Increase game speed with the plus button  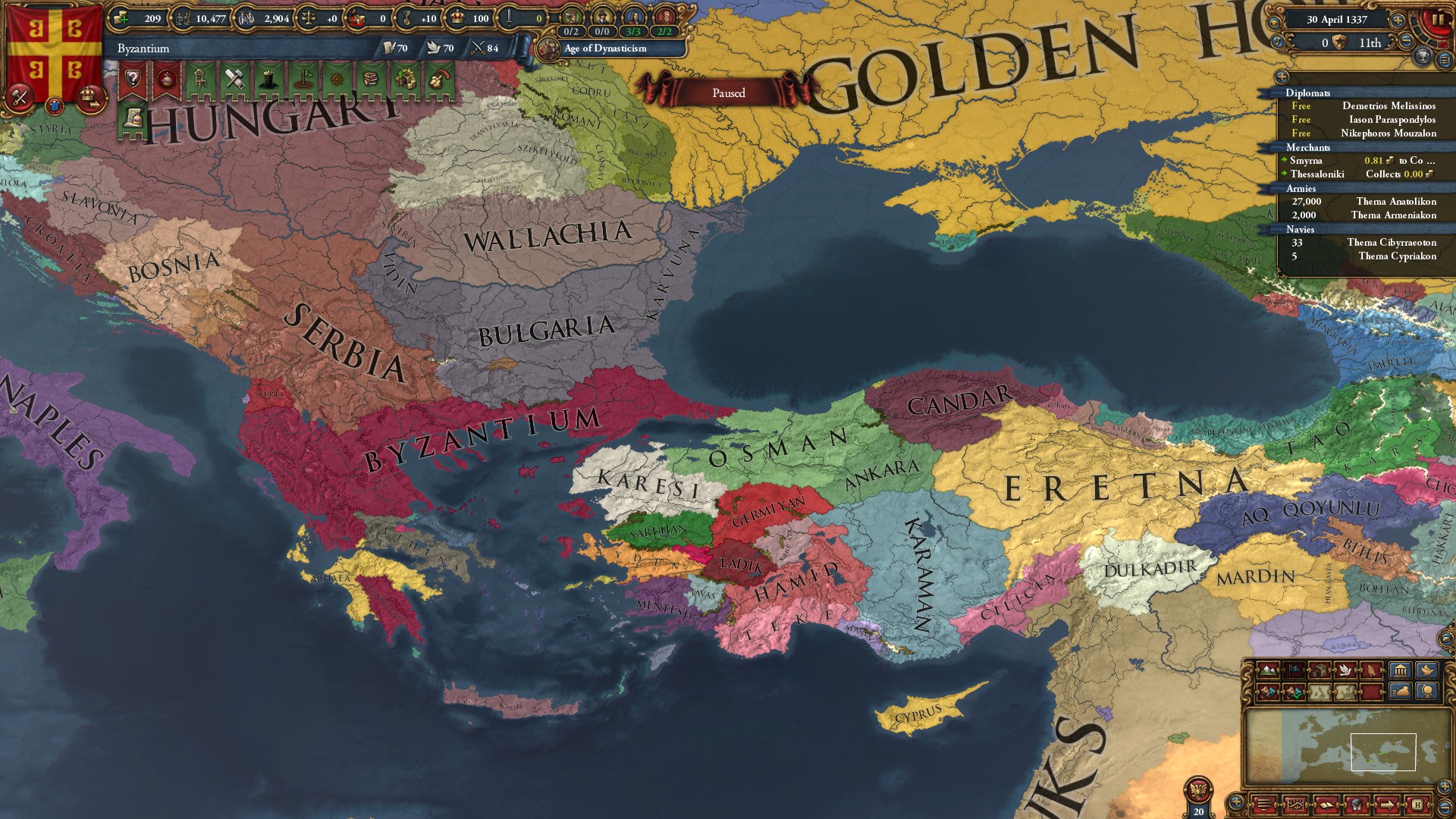[1397, 20]
